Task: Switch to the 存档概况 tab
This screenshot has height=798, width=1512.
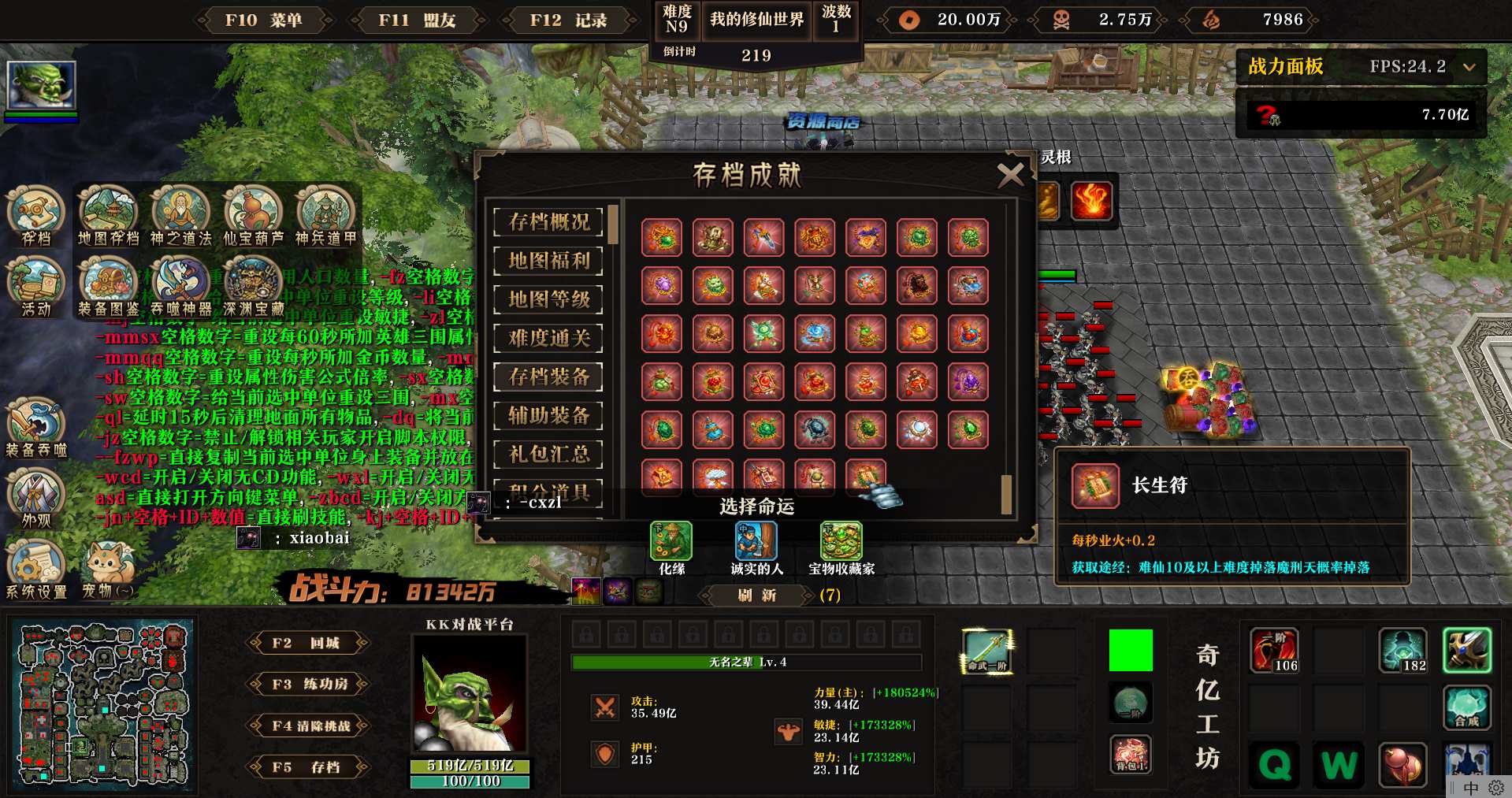Action: (x=548, y=222)
